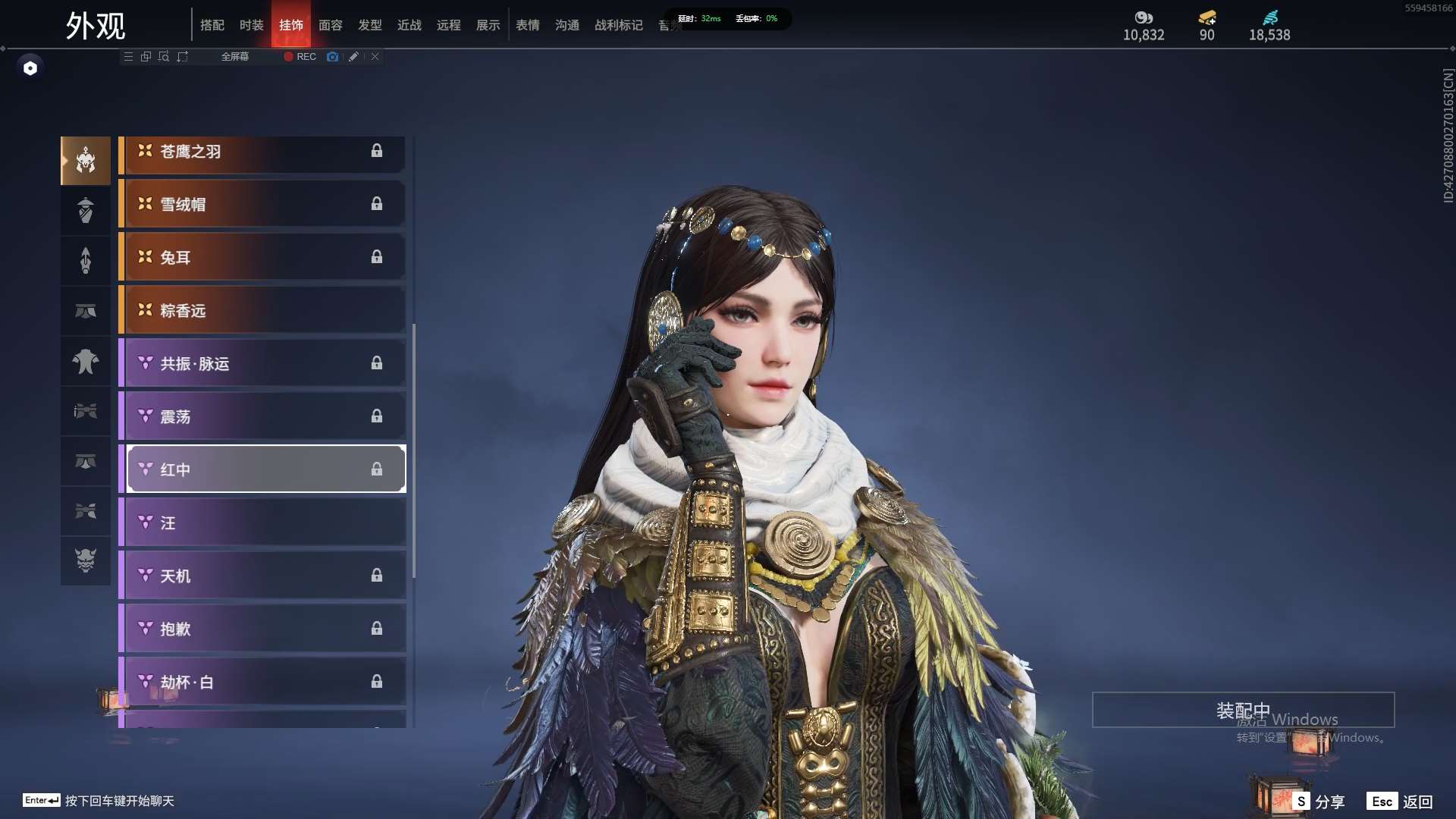Click the 装配中 equip button
The width and height of the screenshot is (1456, 819).
(x=1243, y=711)
